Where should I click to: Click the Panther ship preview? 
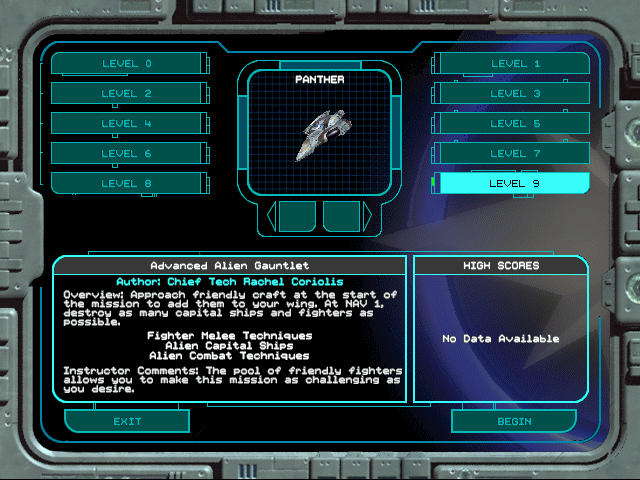point(319,137)
